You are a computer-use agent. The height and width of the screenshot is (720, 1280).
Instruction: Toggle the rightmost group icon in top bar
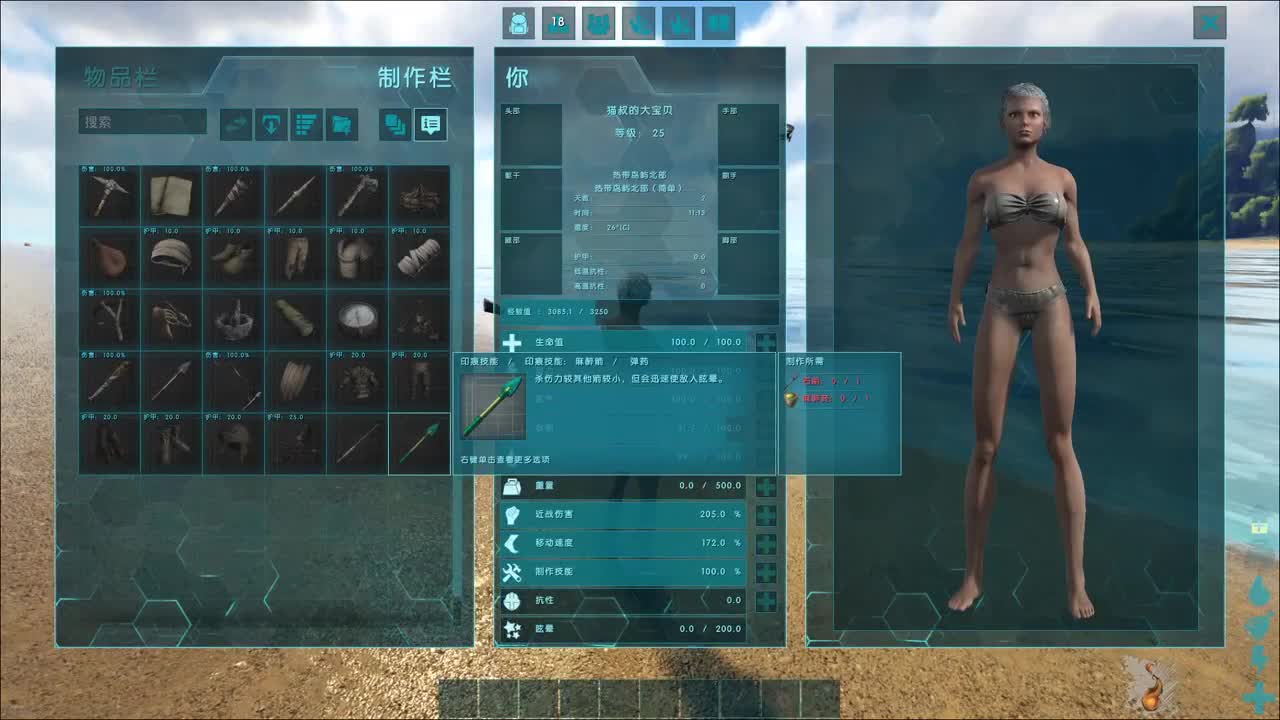click(718, 23)
